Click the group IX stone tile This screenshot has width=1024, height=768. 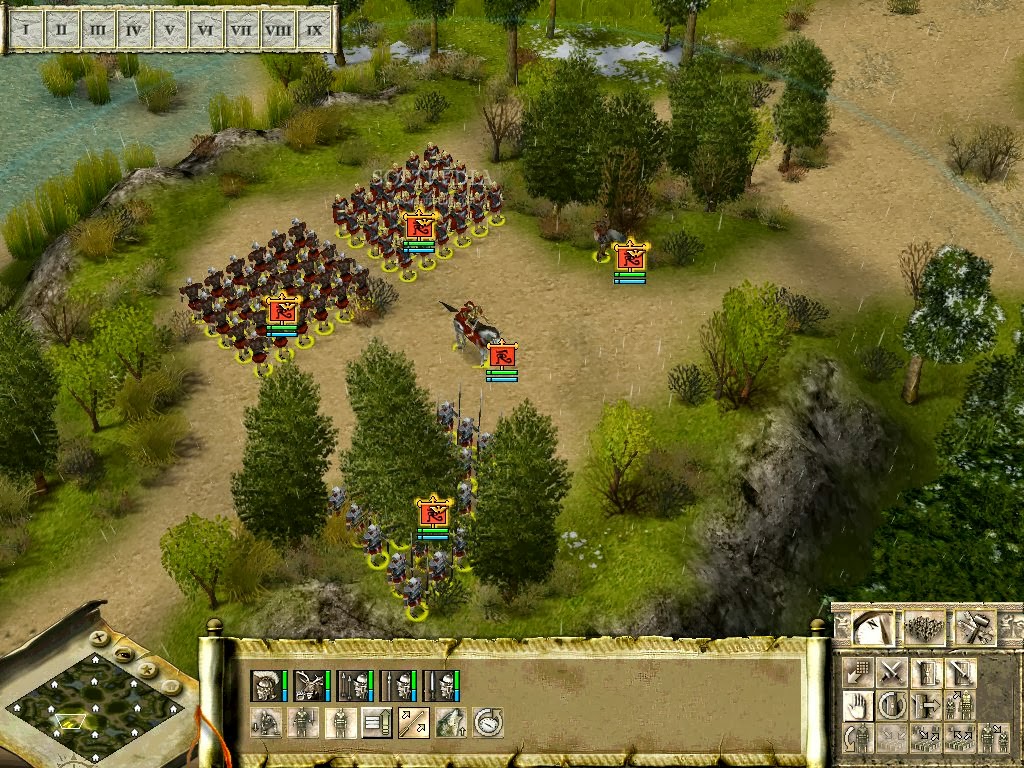315,30
